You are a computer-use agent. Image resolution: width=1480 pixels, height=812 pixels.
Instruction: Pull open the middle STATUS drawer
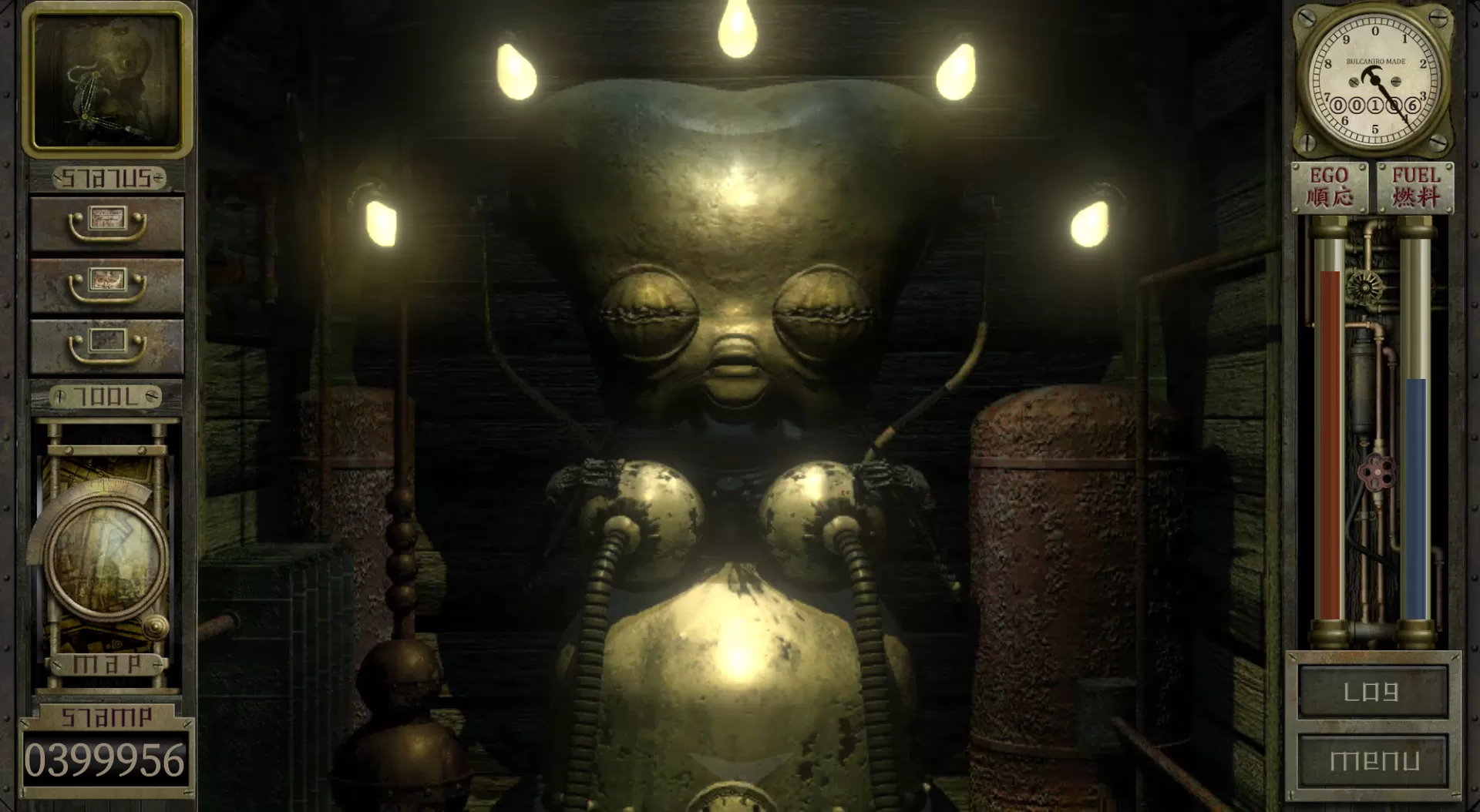click(x=106, y=285)
